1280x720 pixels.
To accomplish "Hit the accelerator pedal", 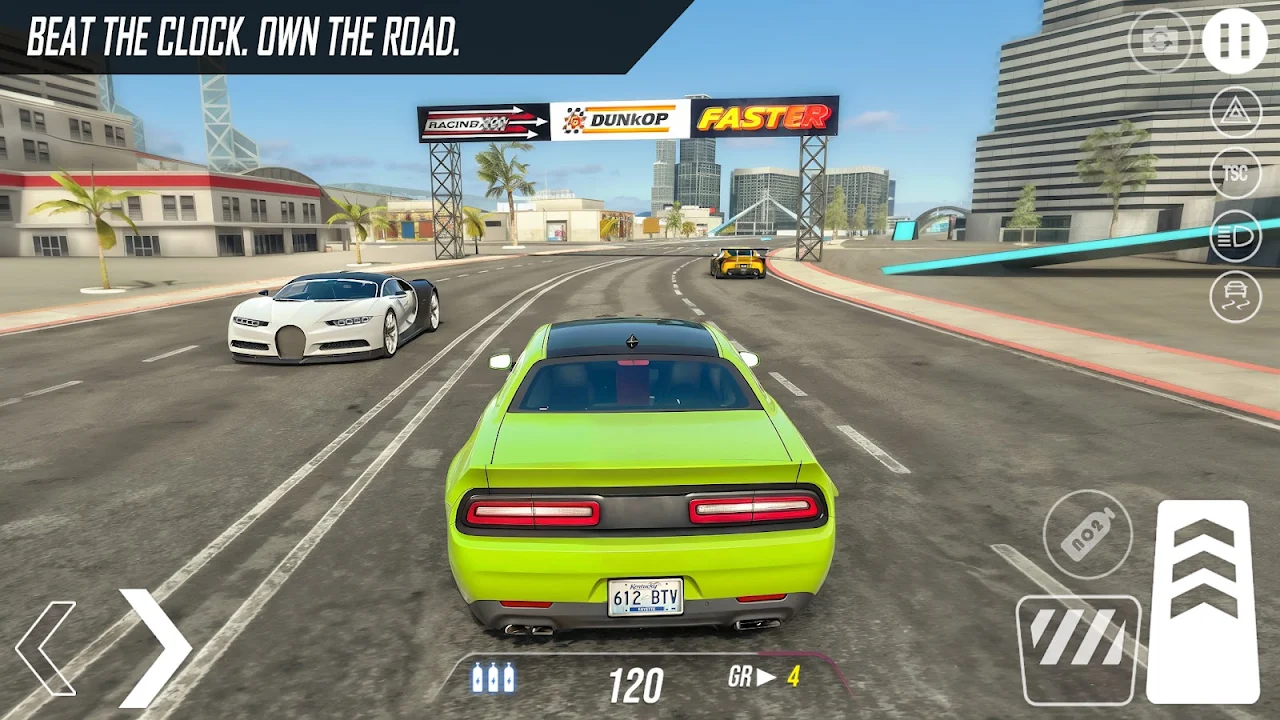I will 1203,600.
